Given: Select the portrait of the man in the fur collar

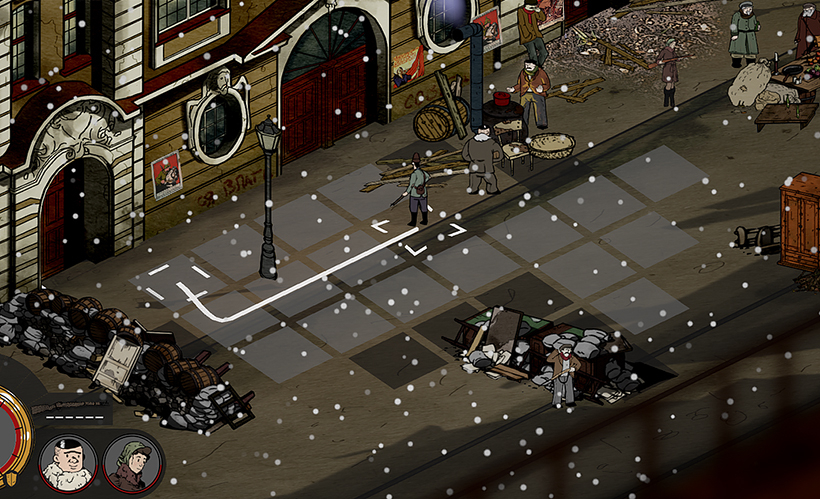Looking at the screenshot, I should click(68, 463).
